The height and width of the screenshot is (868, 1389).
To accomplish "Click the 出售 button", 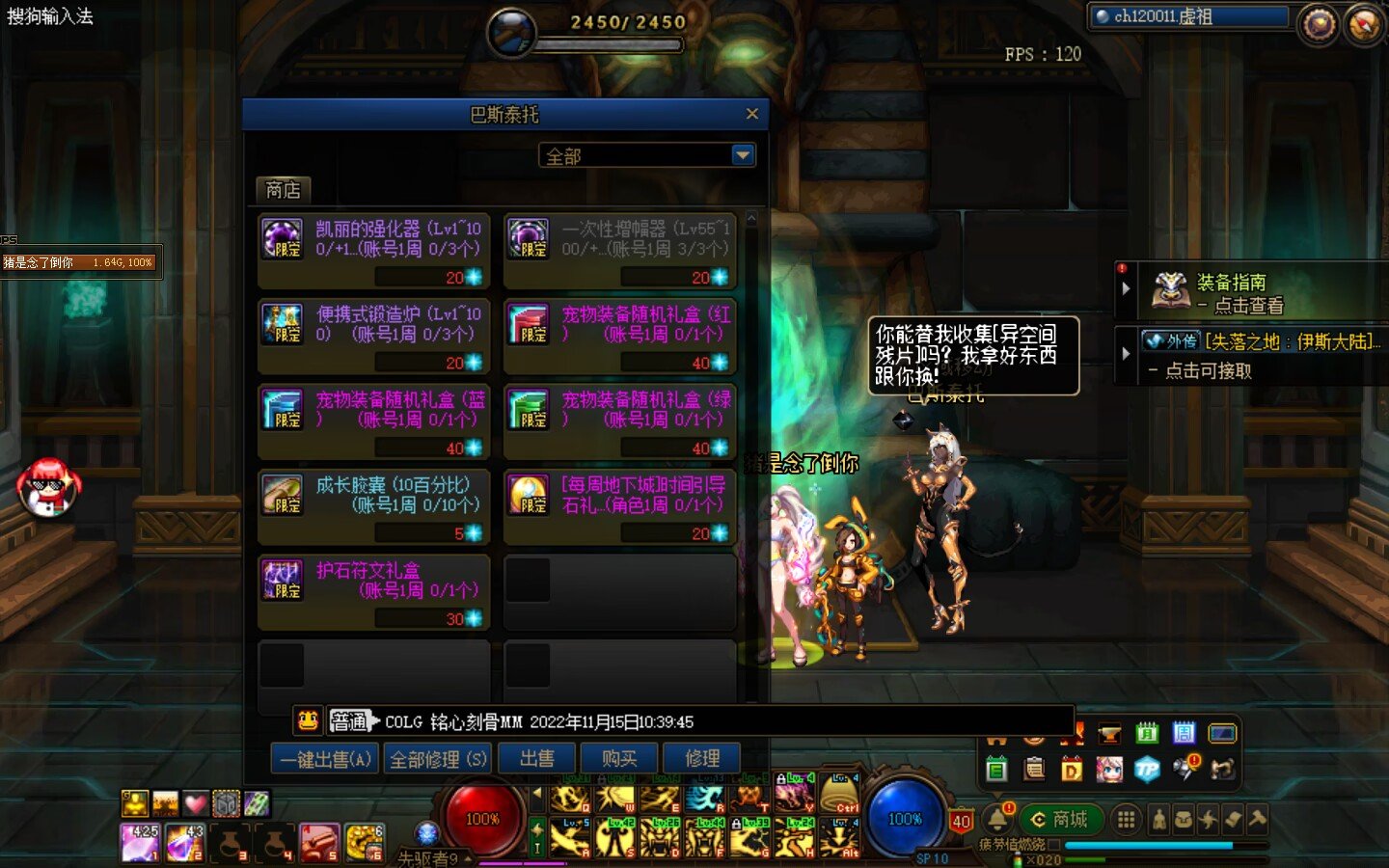I will point(536,759).
